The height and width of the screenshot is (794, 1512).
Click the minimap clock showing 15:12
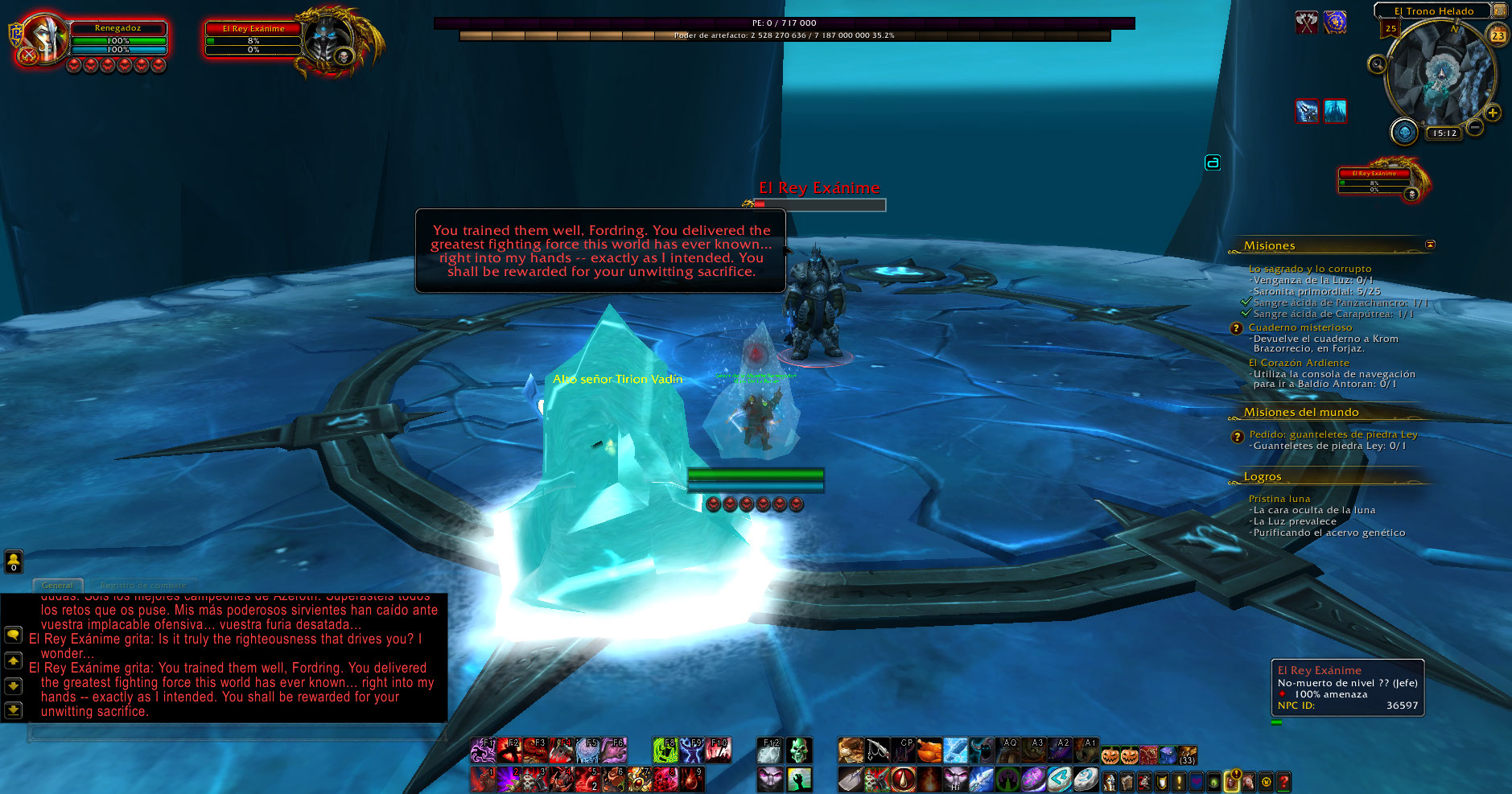[1444, 134]
